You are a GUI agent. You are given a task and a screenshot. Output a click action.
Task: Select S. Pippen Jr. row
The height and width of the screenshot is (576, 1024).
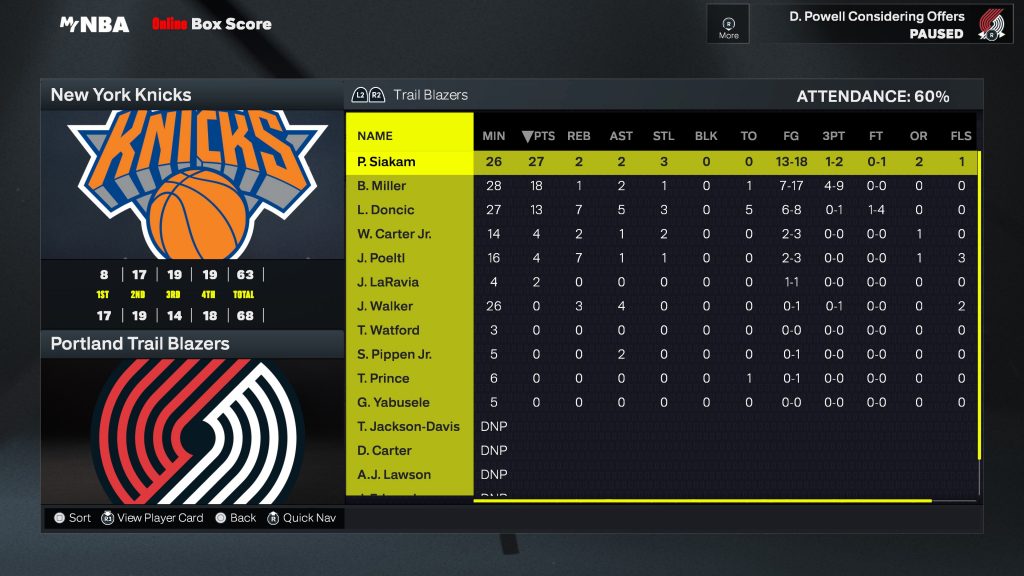click(392, 354)
